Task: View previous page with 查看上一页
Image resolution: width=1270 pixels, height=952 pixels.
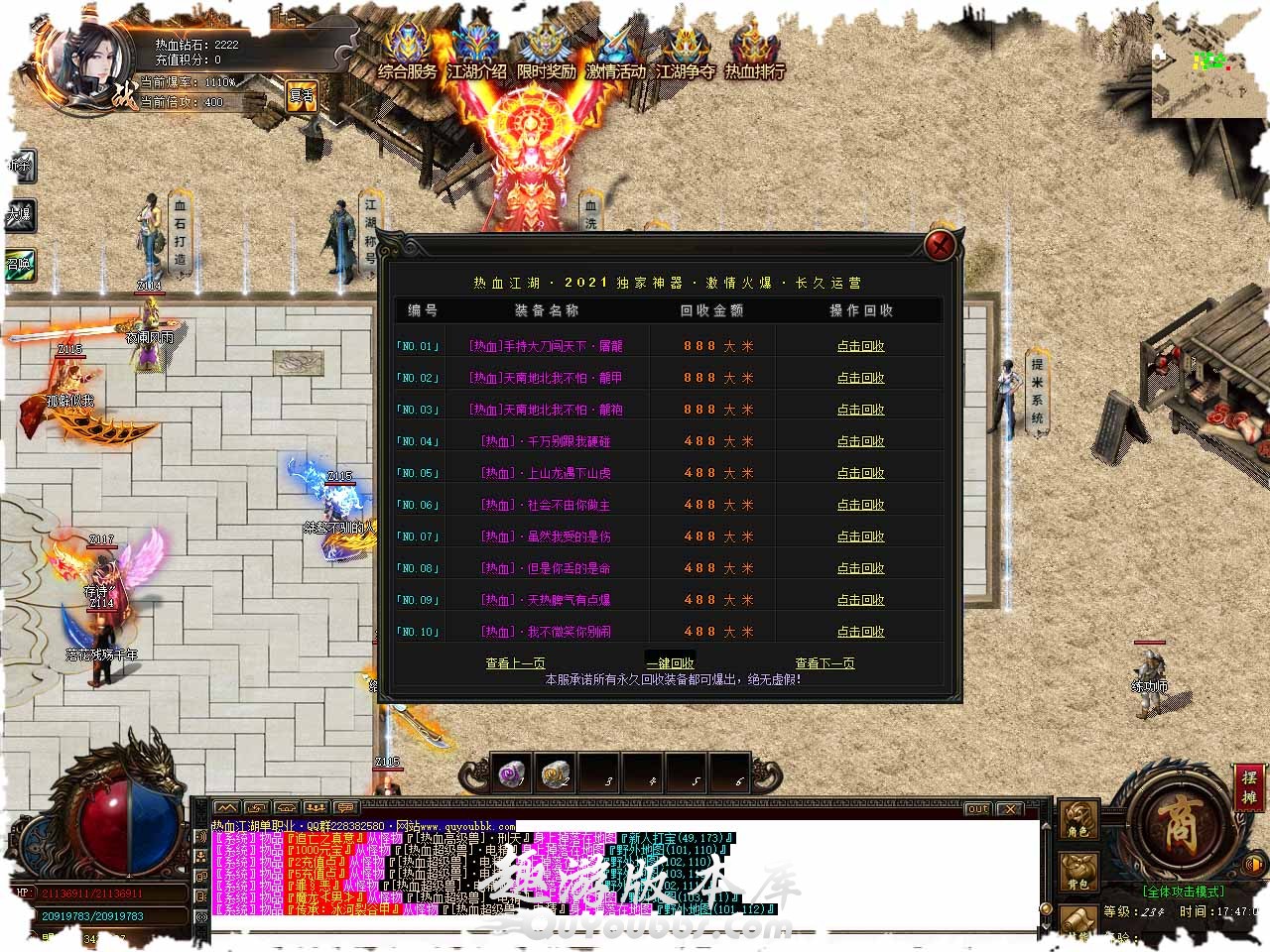Action: point(515,662)
